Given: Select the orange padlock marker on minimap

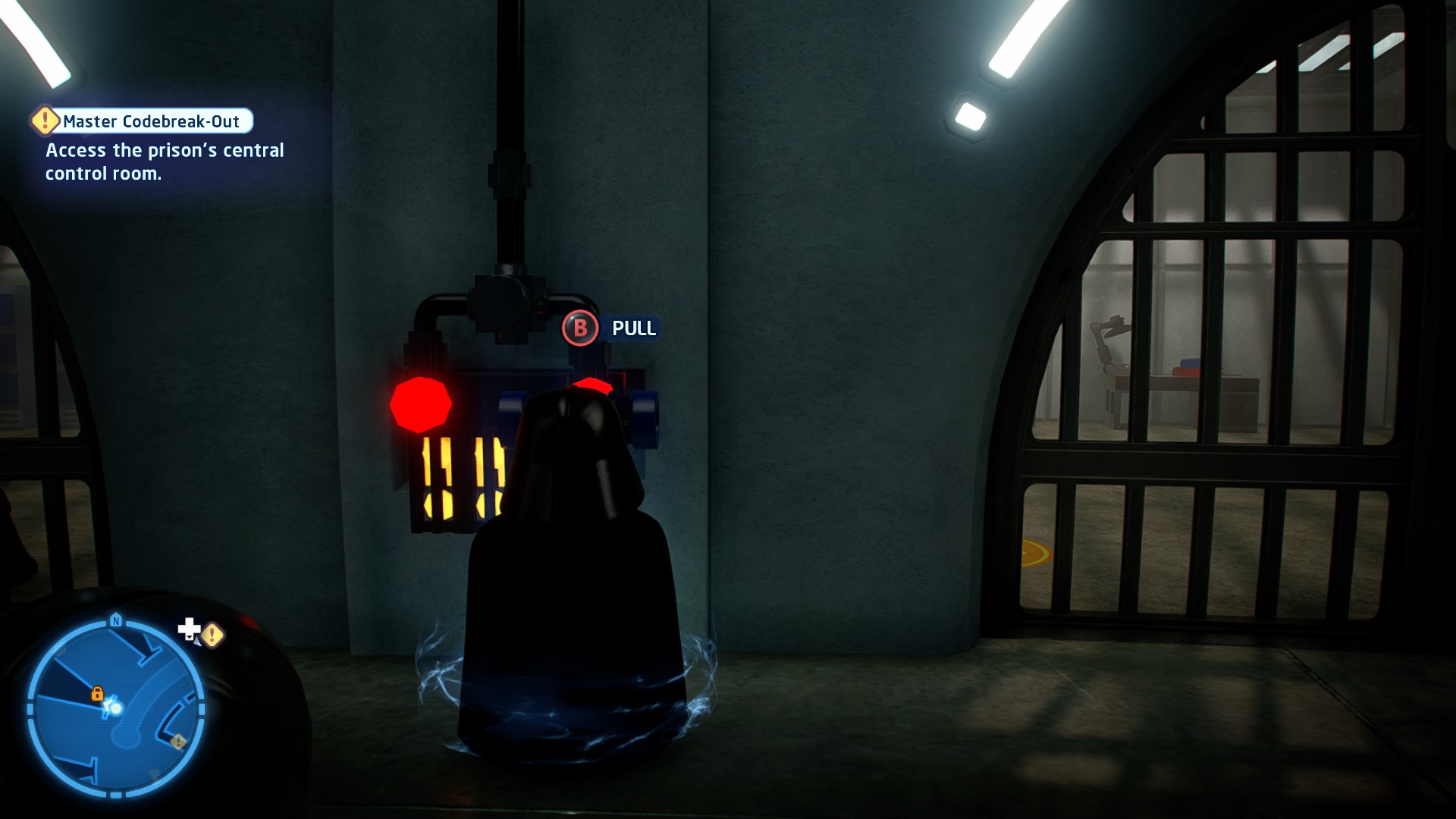Looking at the screenshot, I should coord(97,693).
